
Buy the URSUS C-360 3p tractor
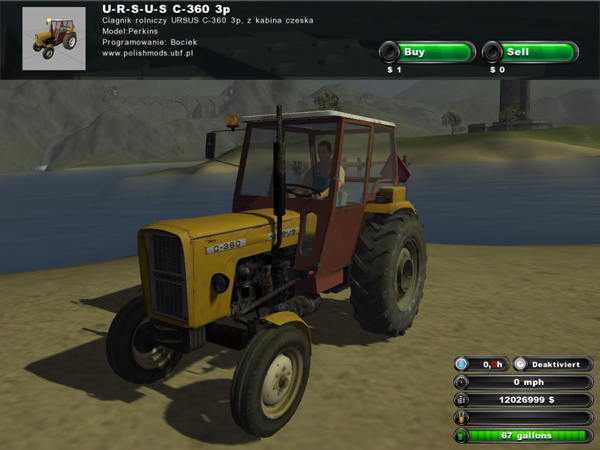[427, 52]
